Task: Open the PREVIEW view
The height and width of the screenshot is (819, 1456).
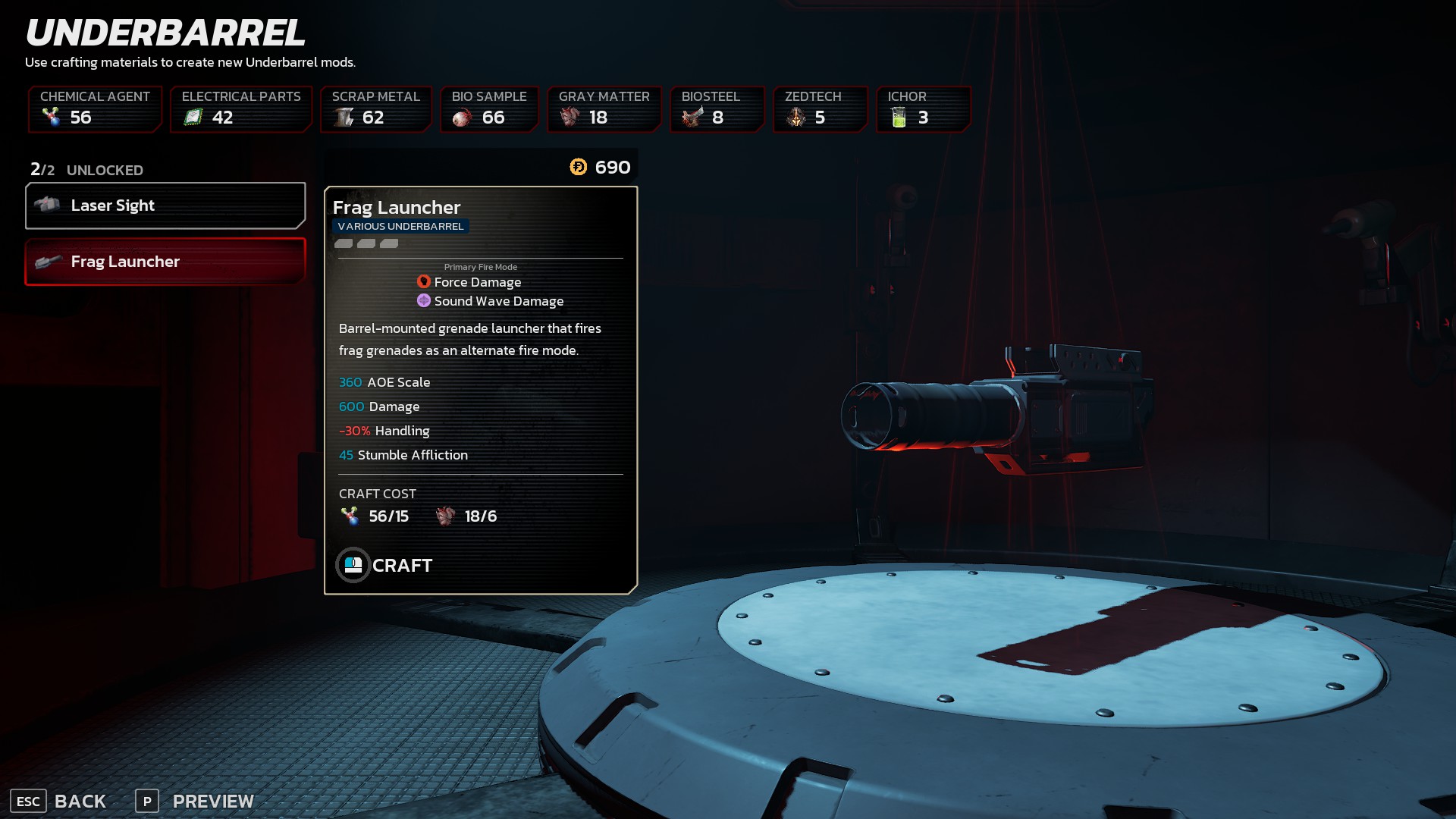Action: [x=195, y=801]
